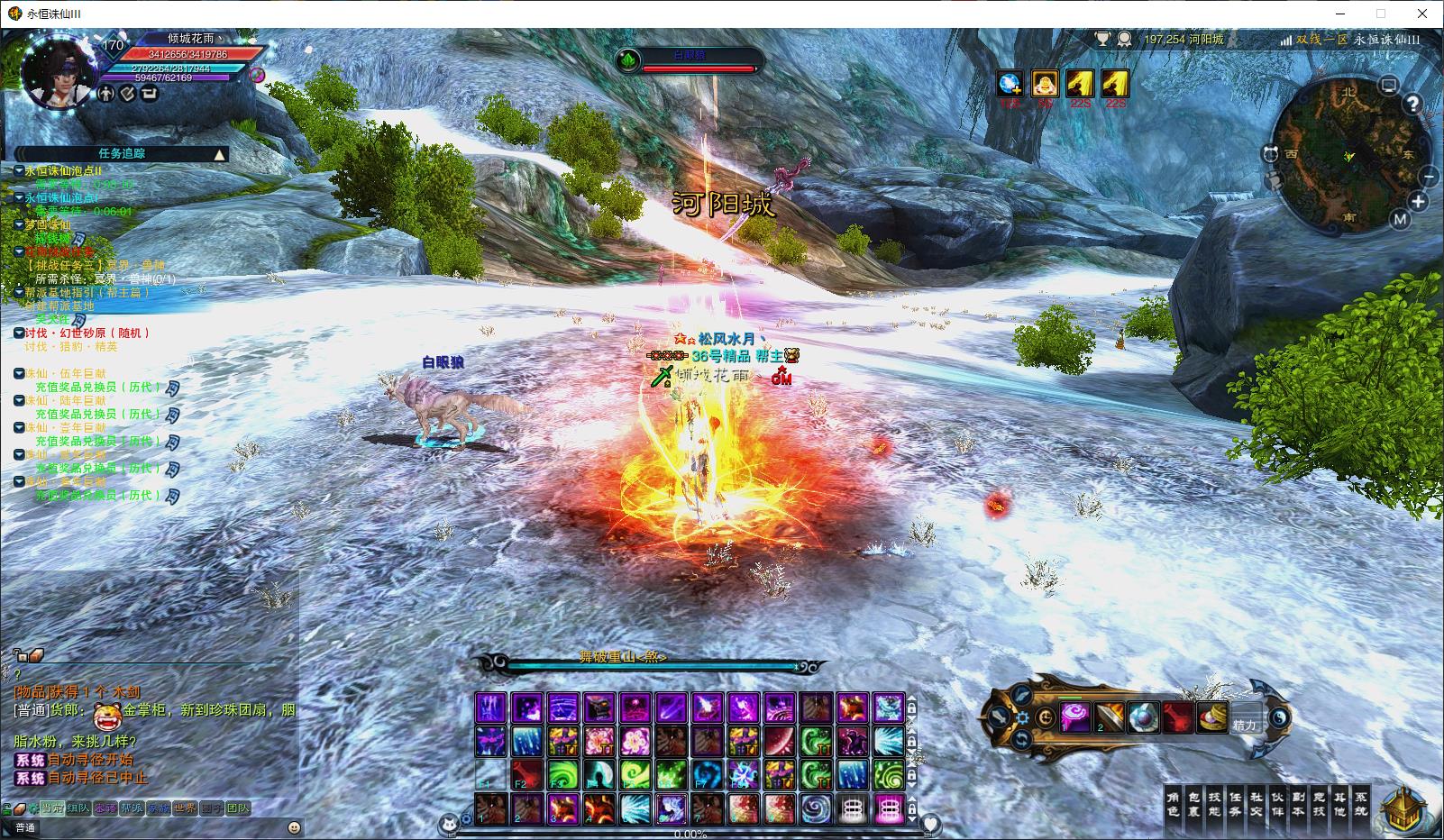The image size is (1444, 840).
Task: Open the world map with M button
Action: pyautogui.click(x=1399, y=219)
